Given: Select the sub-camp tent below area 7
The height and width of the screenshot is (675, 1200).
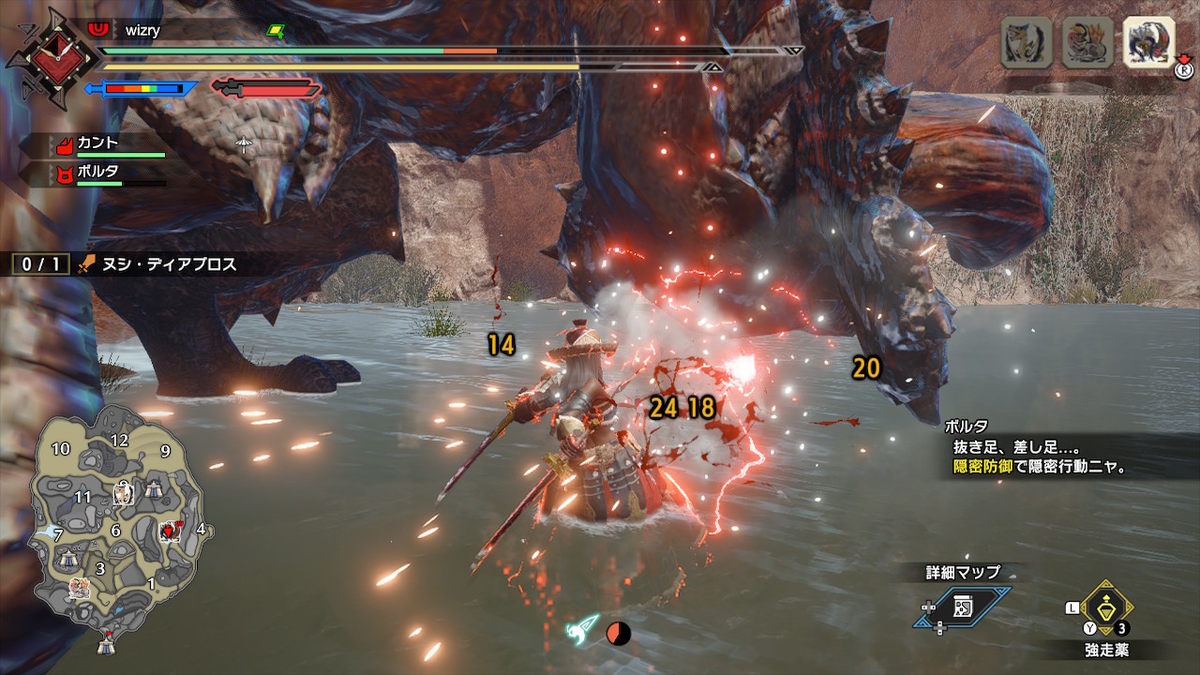Looking at the screenshot, I should pyautogui.click(x=68, y=558).
